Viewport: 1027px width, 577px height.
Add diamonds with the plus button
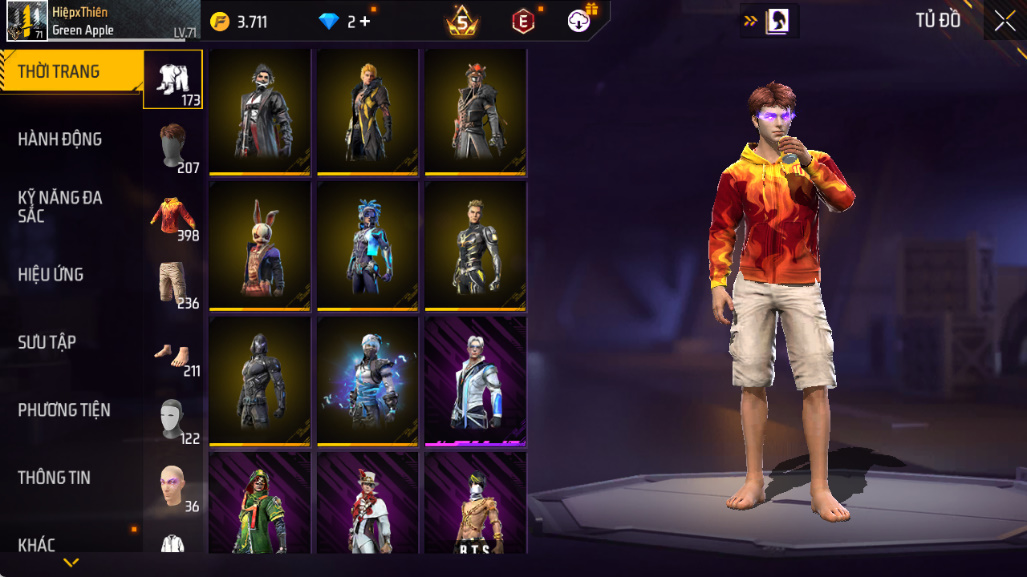coord(365,21)
